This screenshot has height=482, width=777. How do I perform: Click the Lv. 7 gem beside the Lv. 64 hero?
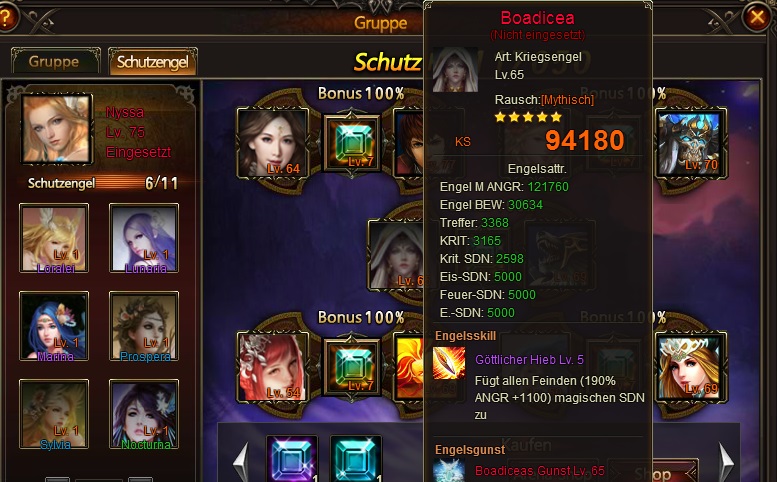pos(352,143)
